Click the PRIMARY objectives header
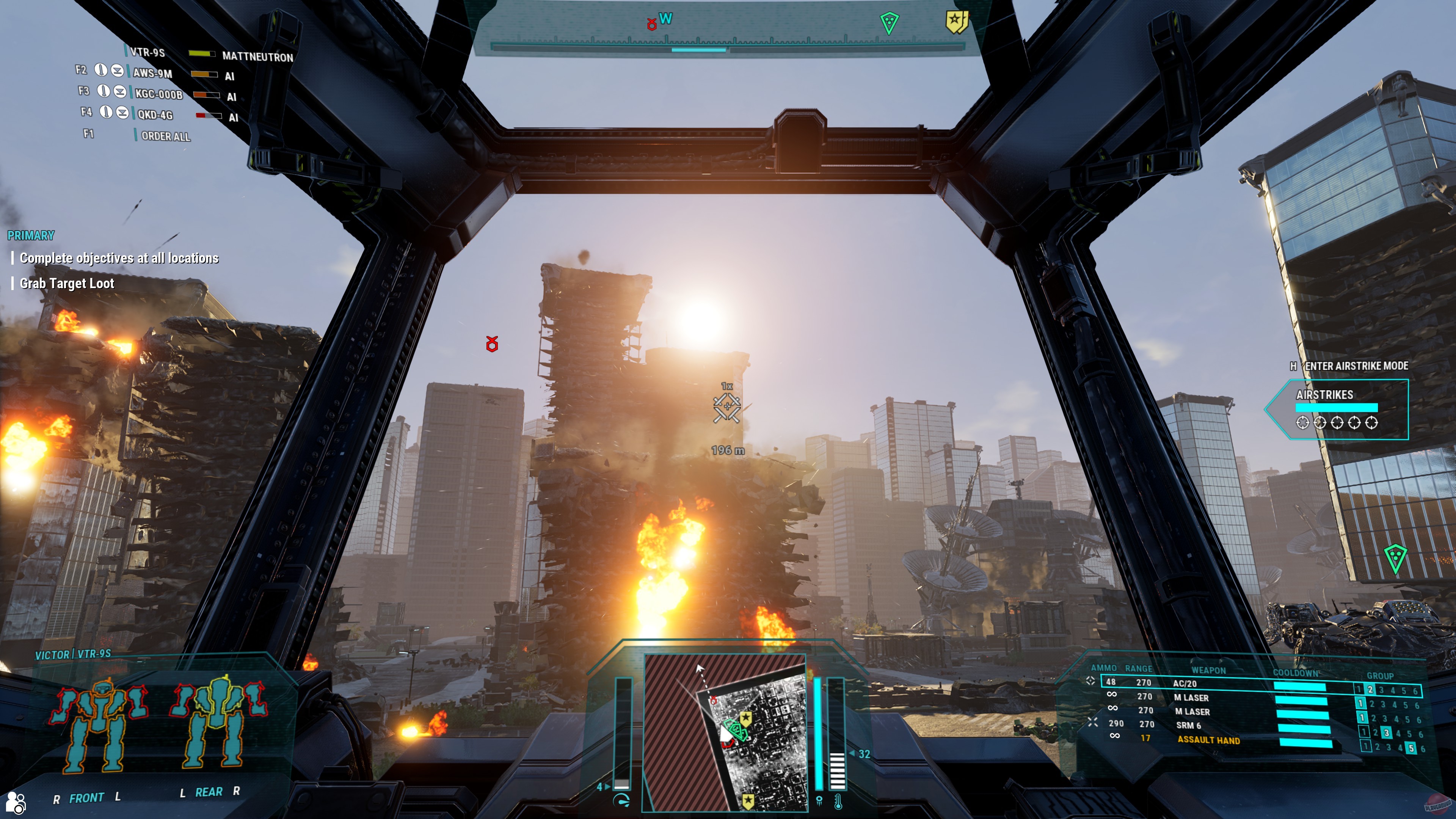Image resolution: width=1456 pixels, height=819 pixels. (x=31, y=235)
